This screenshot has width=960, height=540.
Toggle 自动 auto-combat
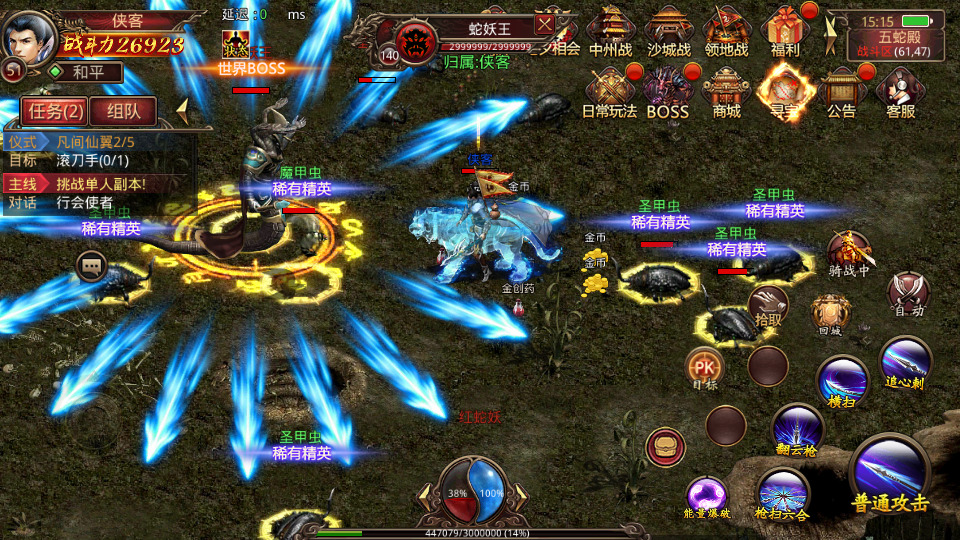(x=908, y=293)
